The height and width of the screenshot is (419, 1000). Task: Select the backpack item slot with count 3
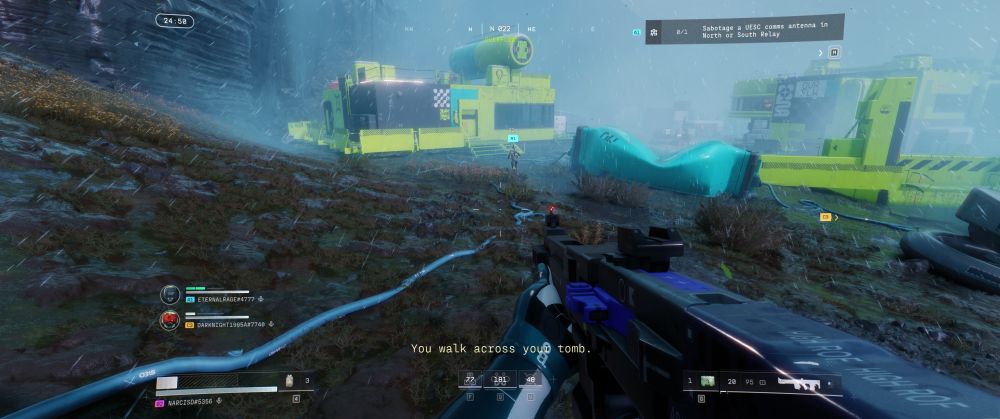pos(291,381)
